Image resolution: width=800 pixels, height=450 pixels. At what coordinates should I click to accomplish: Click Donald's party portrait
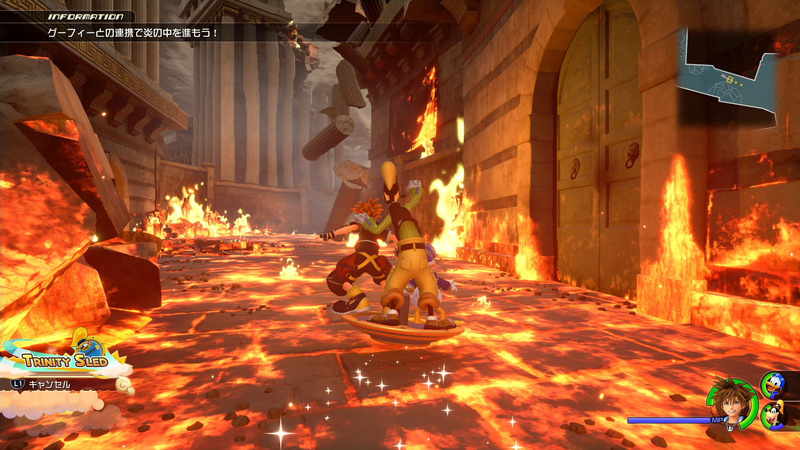tap(774, 382)
